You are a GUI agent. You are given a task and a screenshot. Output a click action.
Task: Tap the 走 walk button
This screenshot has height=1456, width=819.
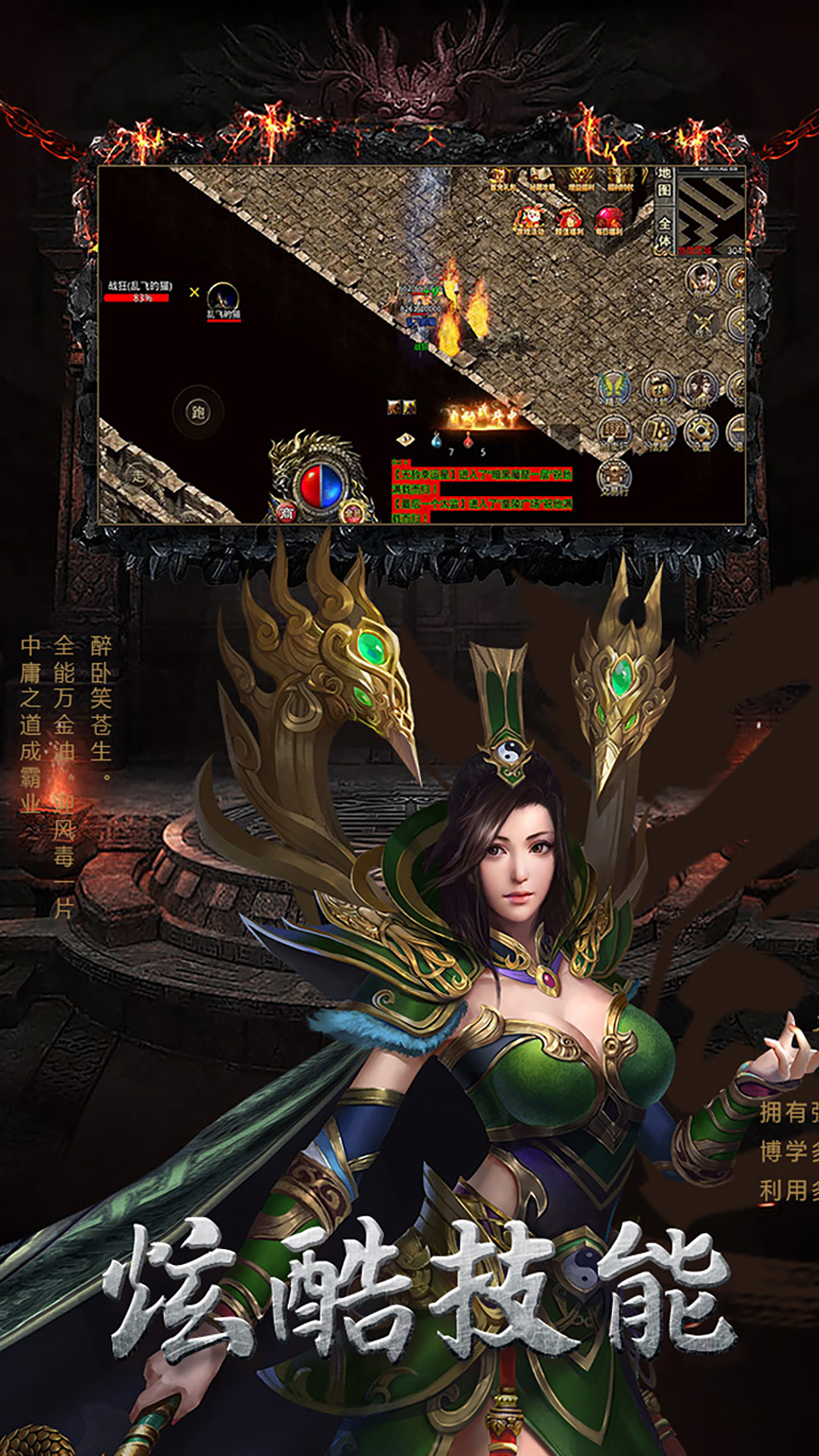[x=137, y=476]
